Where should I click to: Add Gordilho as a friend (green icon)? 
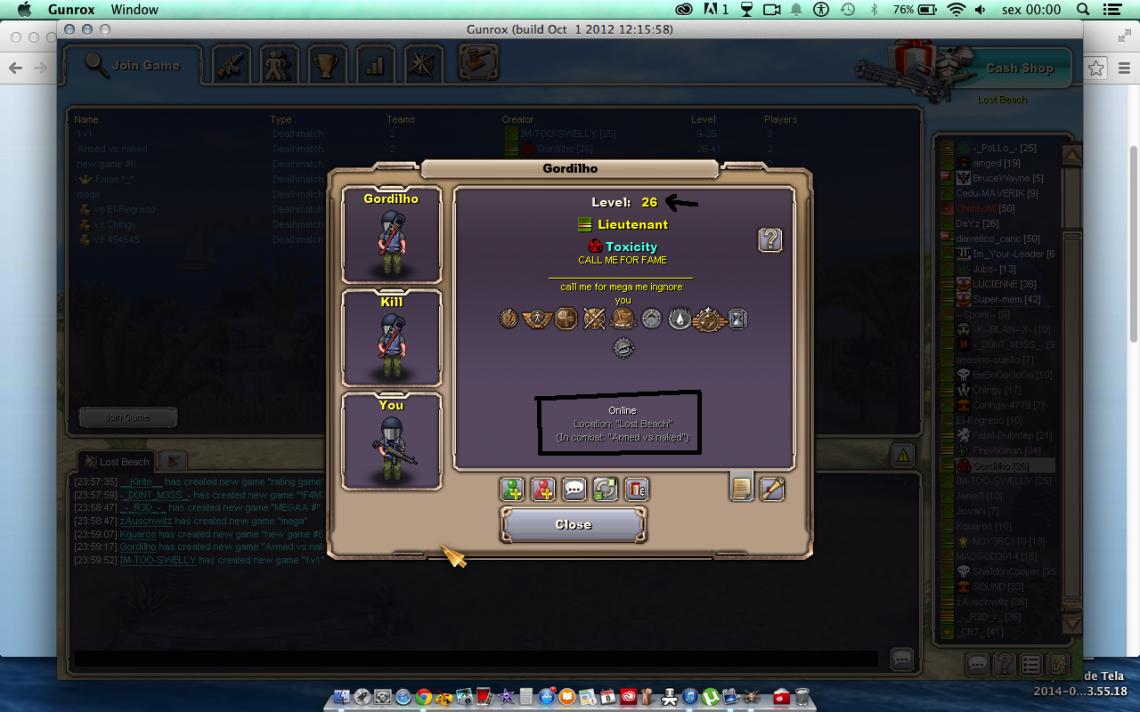pyautogui.click(x=512, y=489)
